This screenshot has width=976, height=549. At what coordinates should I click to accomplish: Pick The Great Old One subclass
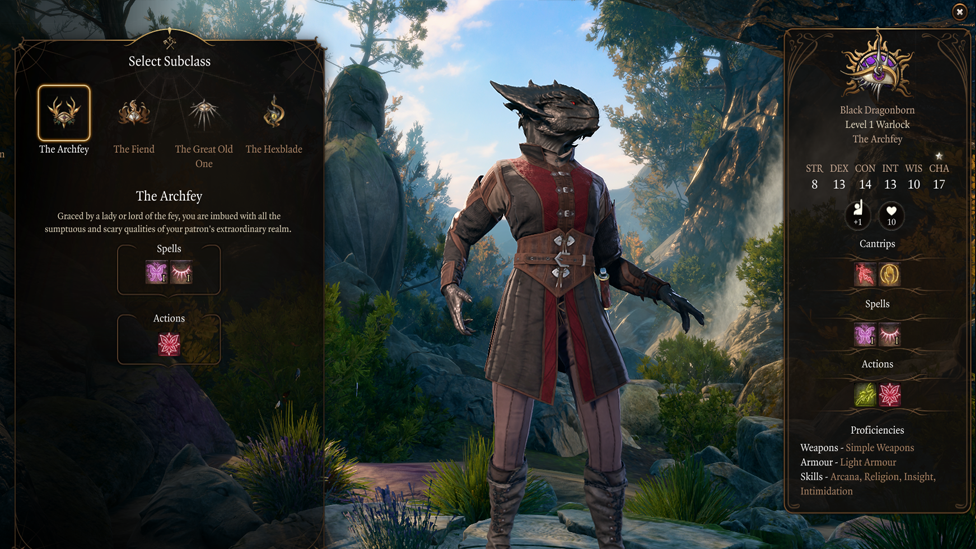[204, 113]
